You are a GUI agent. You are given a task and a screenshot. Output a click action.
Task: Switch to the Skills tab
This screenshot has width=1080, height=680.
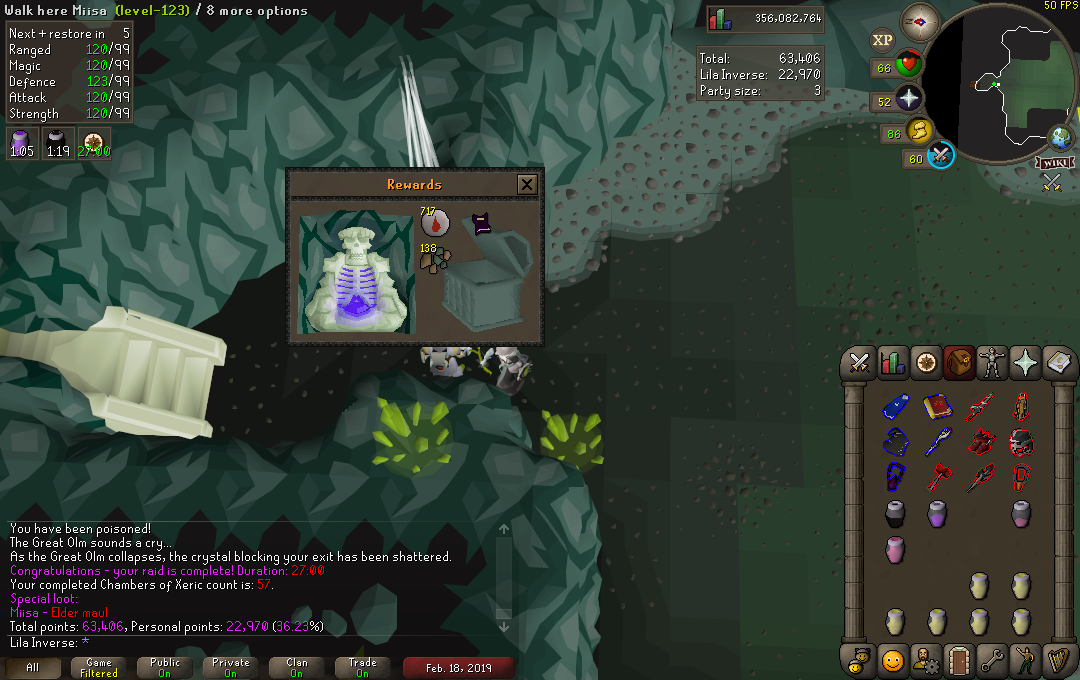891,363
